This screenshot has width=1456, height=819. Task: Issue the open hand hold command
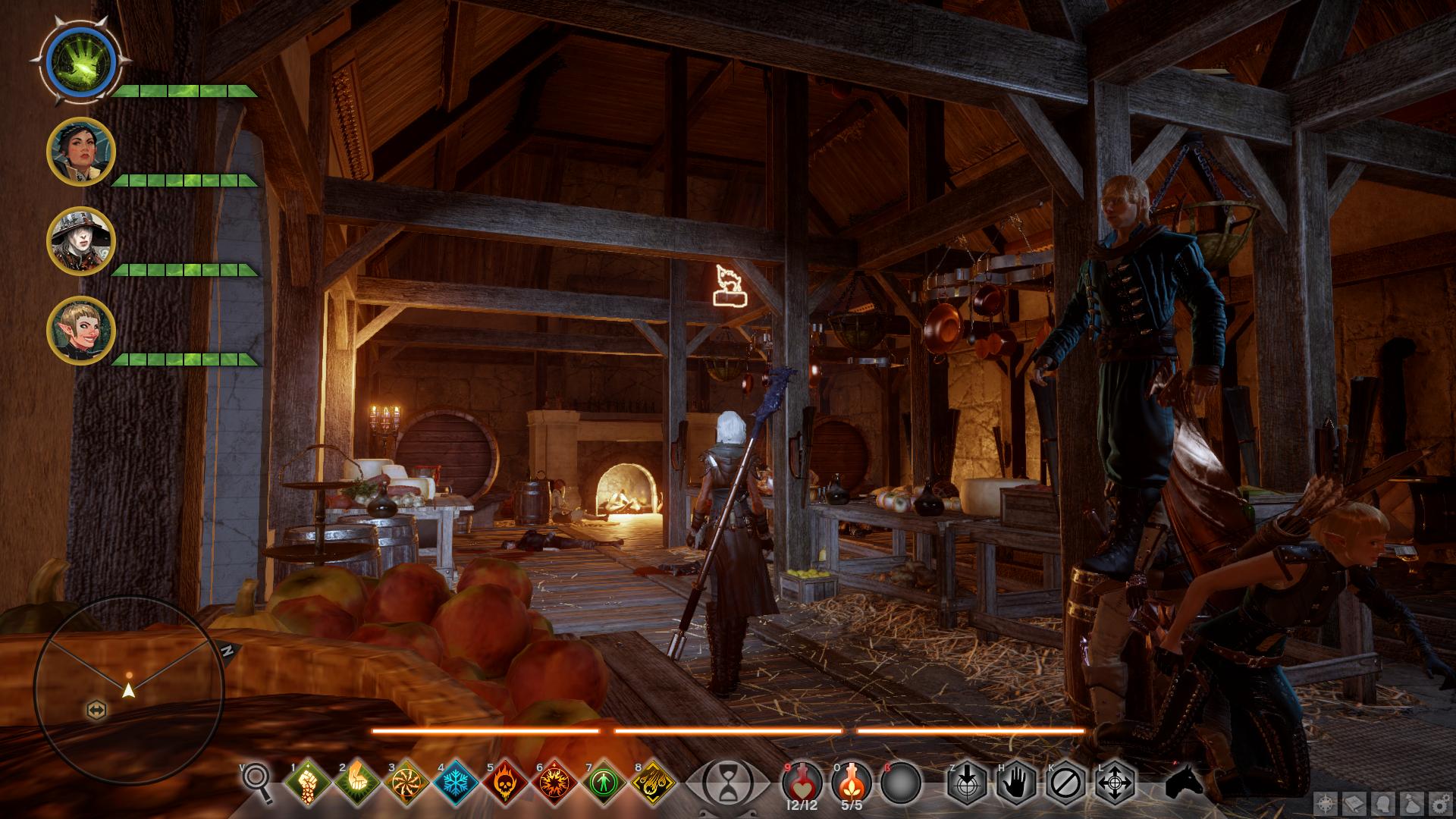pyautogui.click(x=1016, y=783)
